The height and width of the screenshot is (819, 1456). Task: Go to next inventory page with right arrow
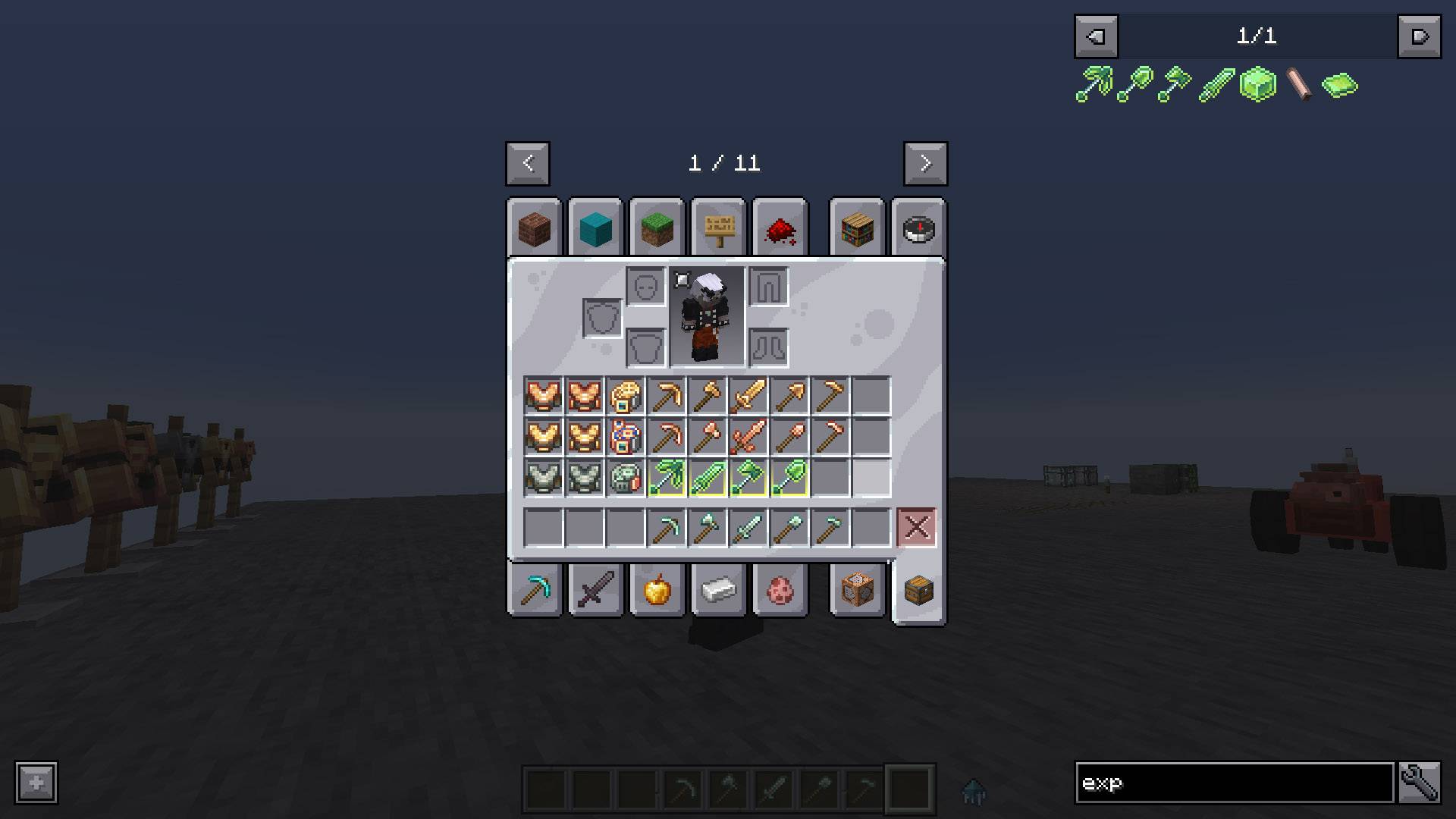(x=924, y=164)
